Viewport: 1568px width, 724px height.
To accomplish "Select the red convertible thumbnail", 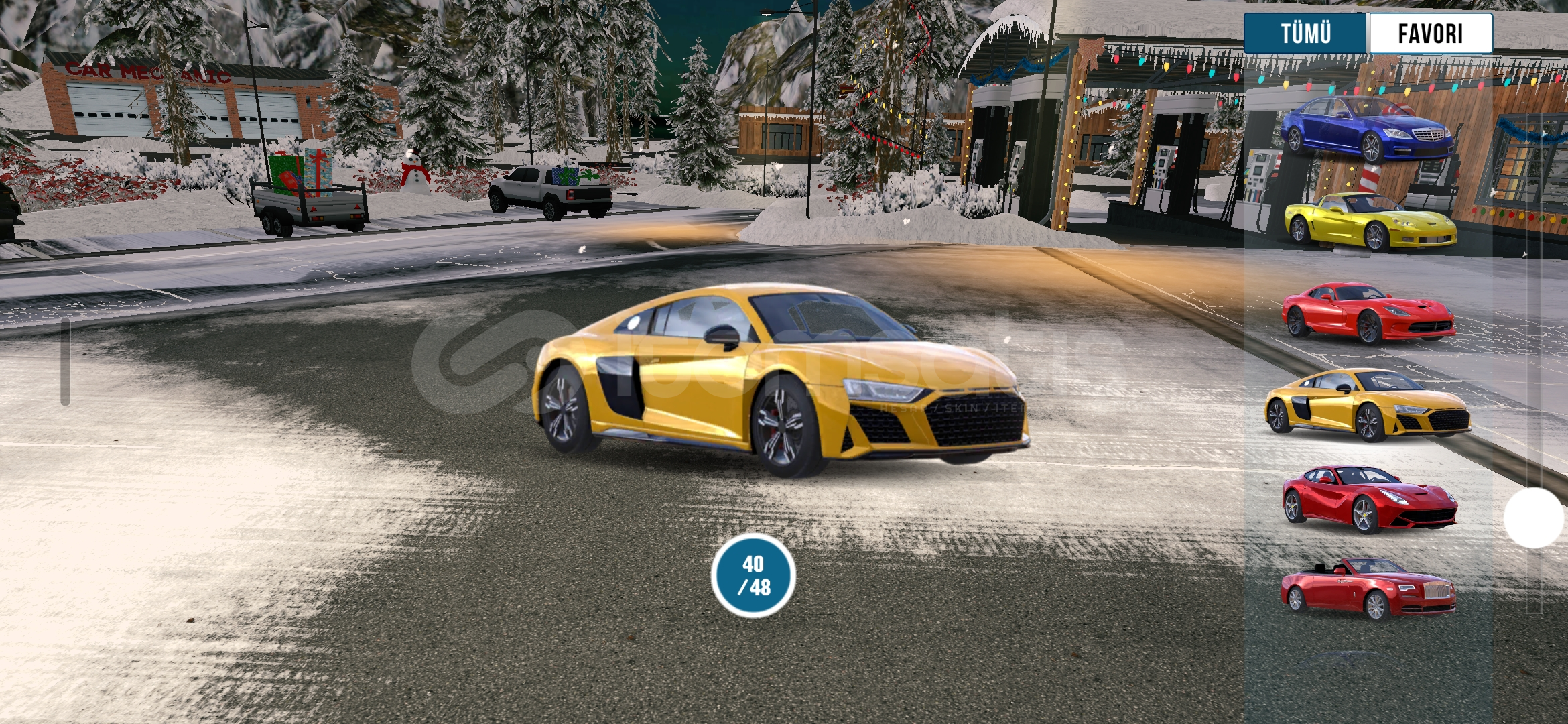I will coord(1368,589).
